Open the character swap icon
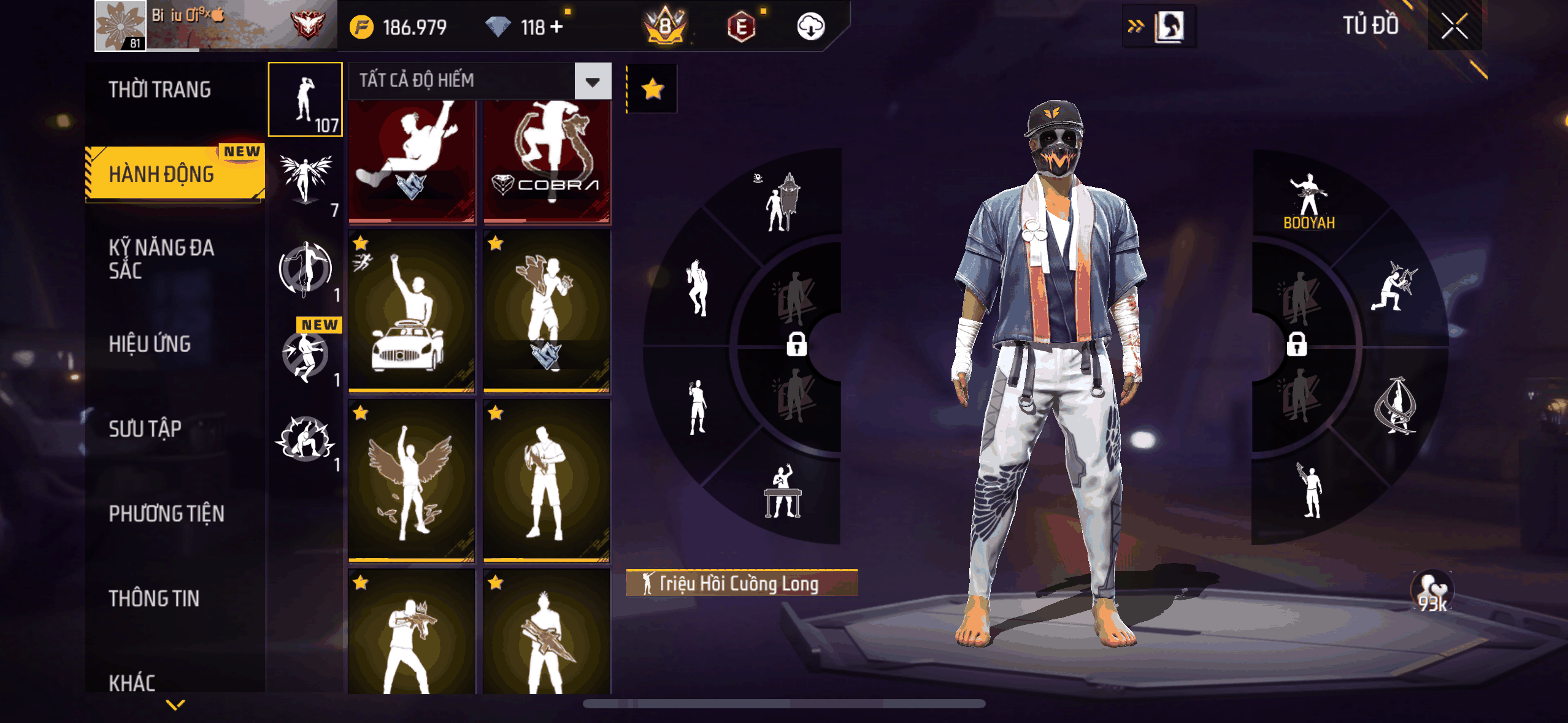Viewport: 1568px width, 723px height. coord(1168,27)
